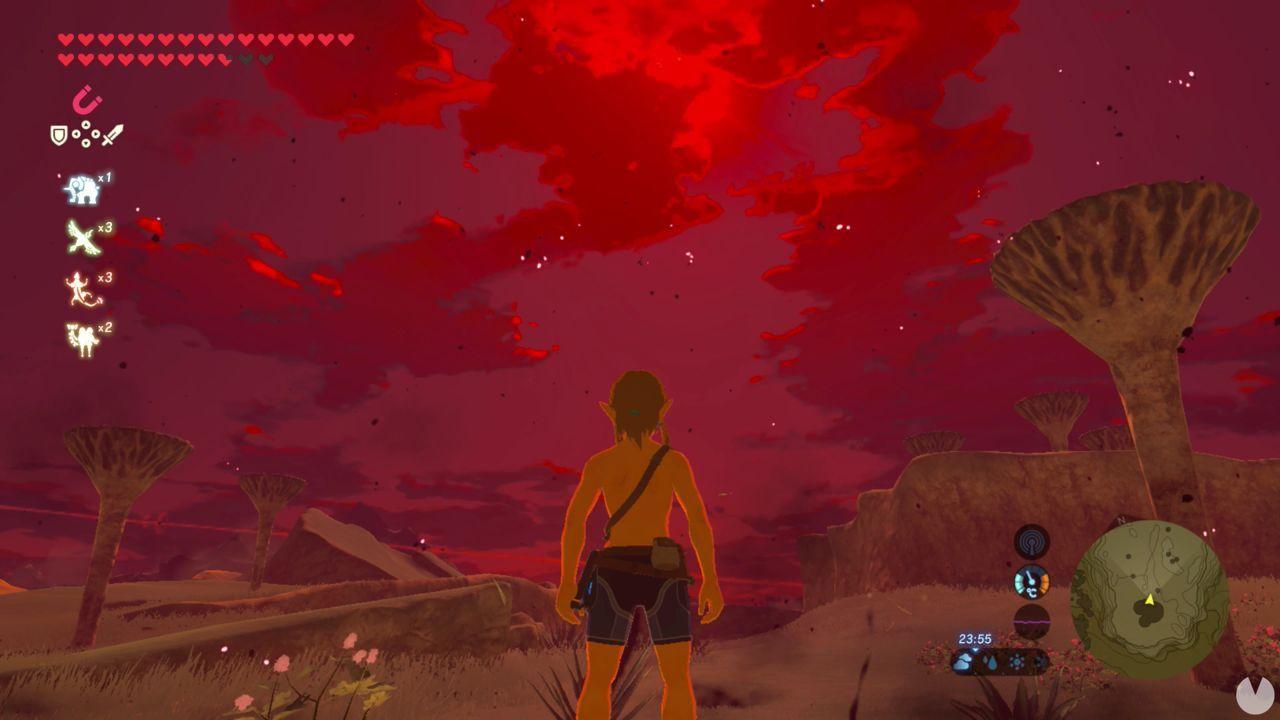Viewport: 1280px width, 720px height.
Task: Click the raindrops icon in the weather forecast
Action: pos(989,661)
